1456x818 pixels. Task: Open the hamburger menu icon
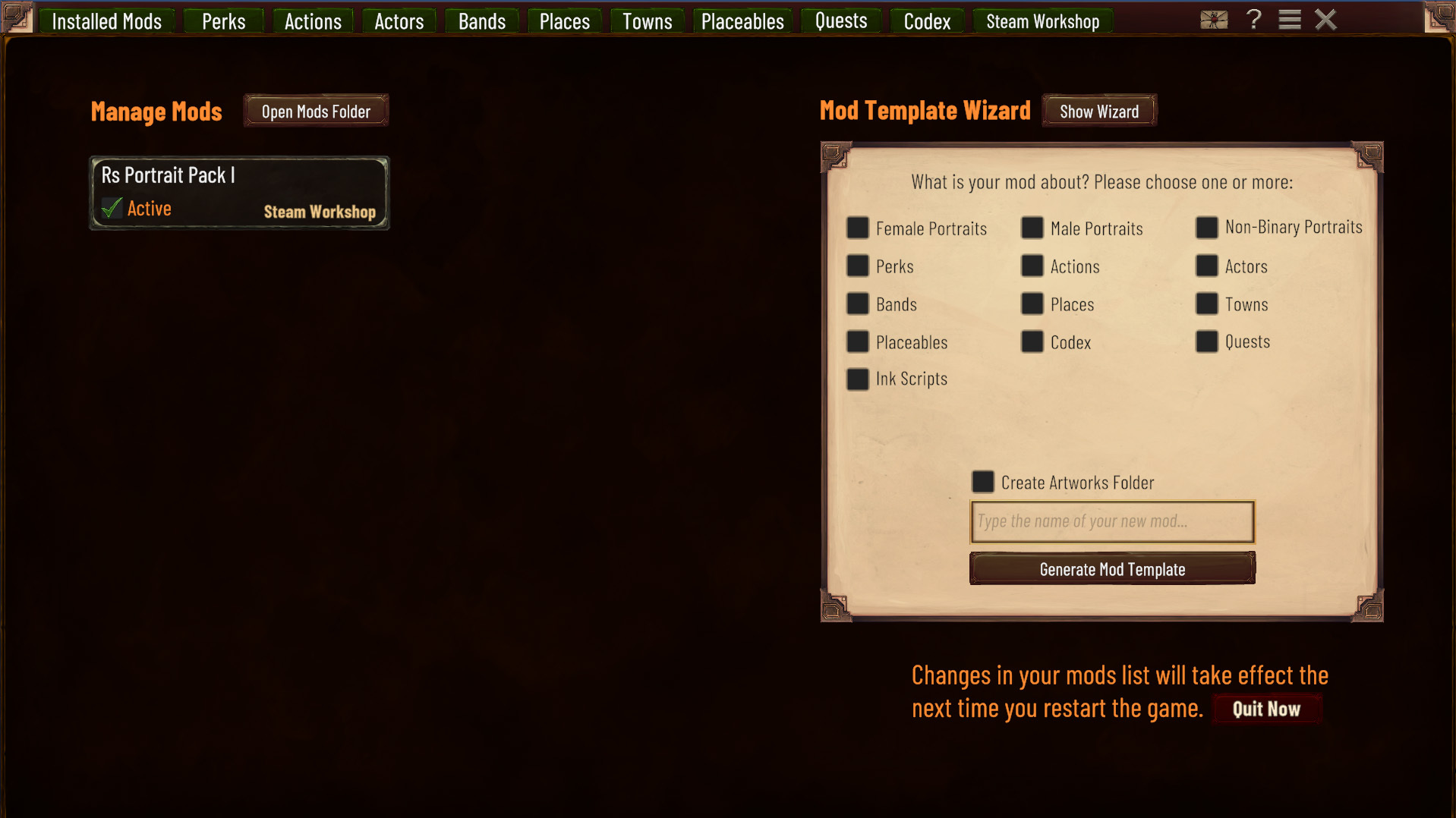tap(1288, 20)
